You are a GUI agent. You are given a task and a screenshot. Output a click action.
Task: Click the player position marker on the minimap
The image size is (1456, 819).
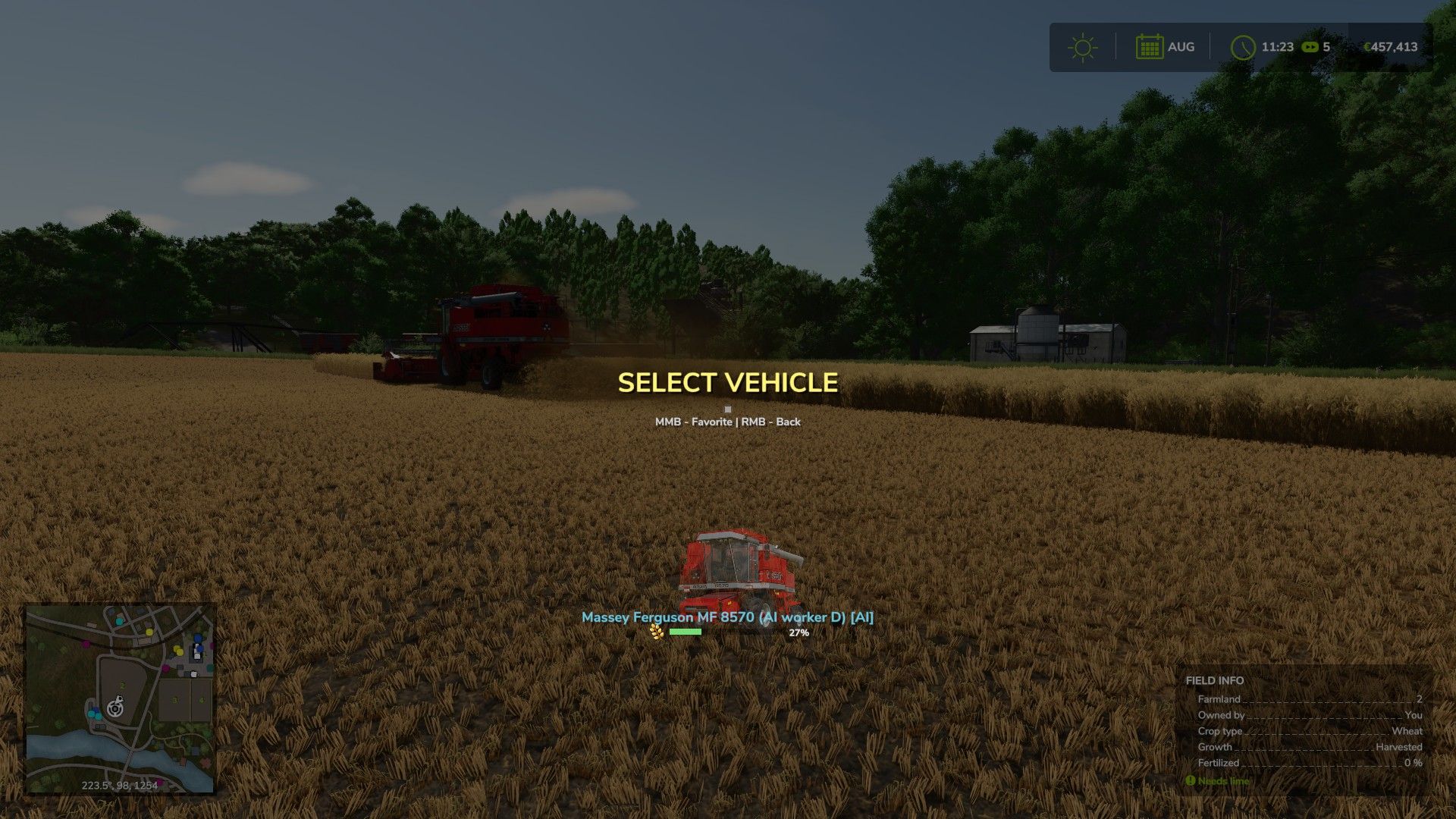pyautogui.click(x=115, y=709)
